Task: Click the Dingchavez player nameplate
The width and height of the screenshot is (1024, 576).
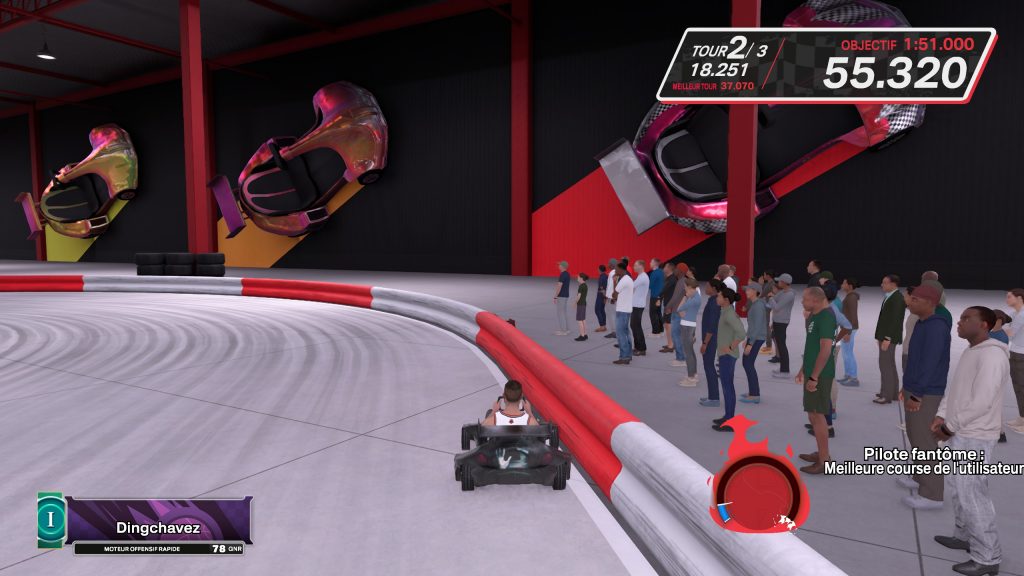Action: coord(158,520)
